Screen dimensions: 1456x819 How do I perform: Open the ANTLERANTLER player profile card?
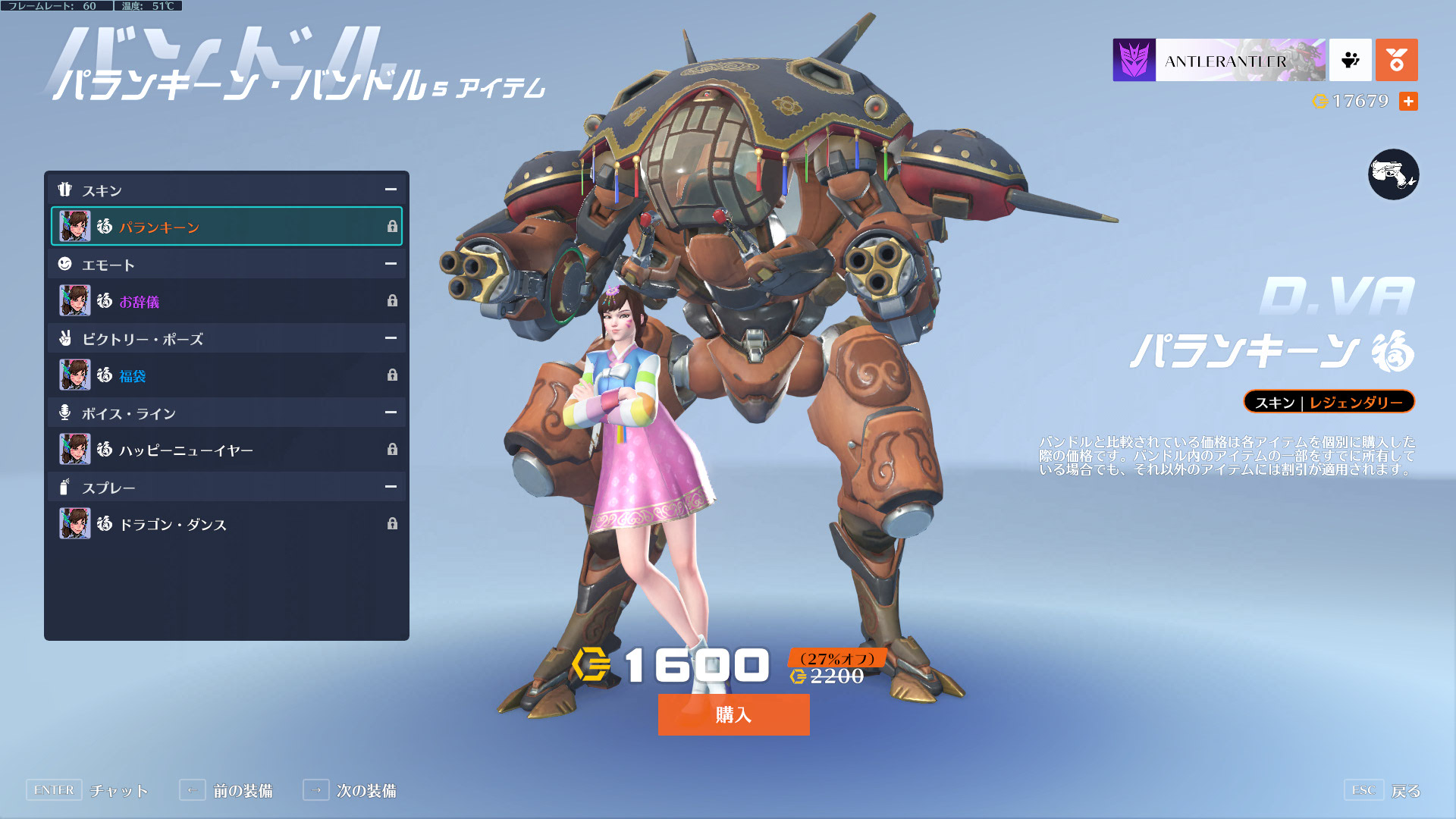coord(1219,60)
